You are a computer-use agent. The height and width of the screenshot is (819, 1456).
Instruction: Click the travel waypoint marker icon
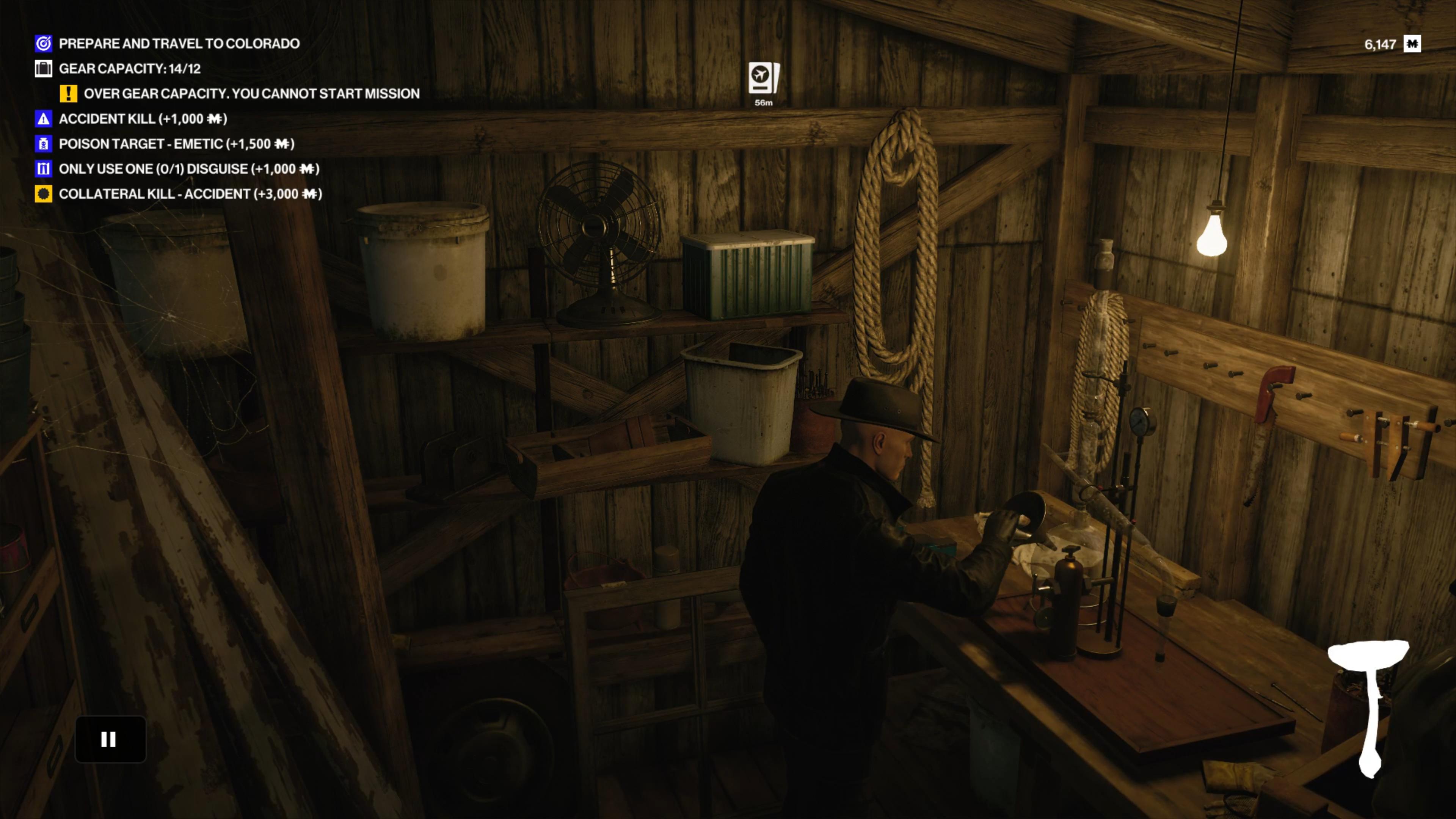coord(764,78)
